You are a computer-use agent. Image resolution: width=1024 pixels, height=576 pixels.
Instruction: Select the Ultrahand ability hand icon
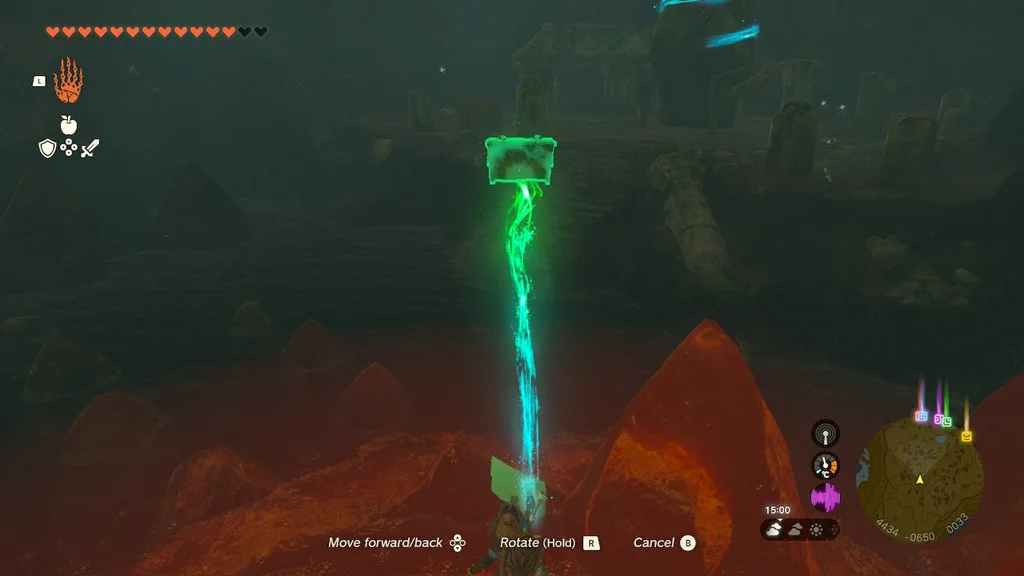click(68, 81)
